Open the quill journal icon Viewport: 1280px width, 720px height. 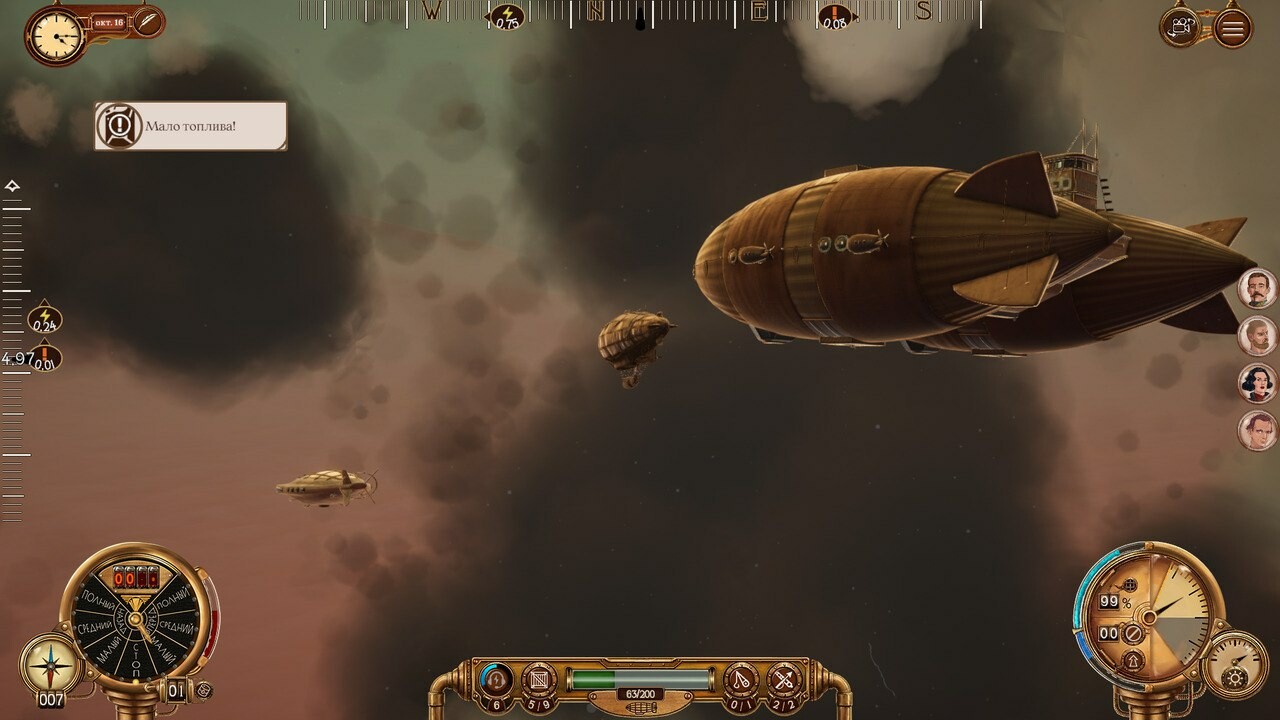coord(148,21)
